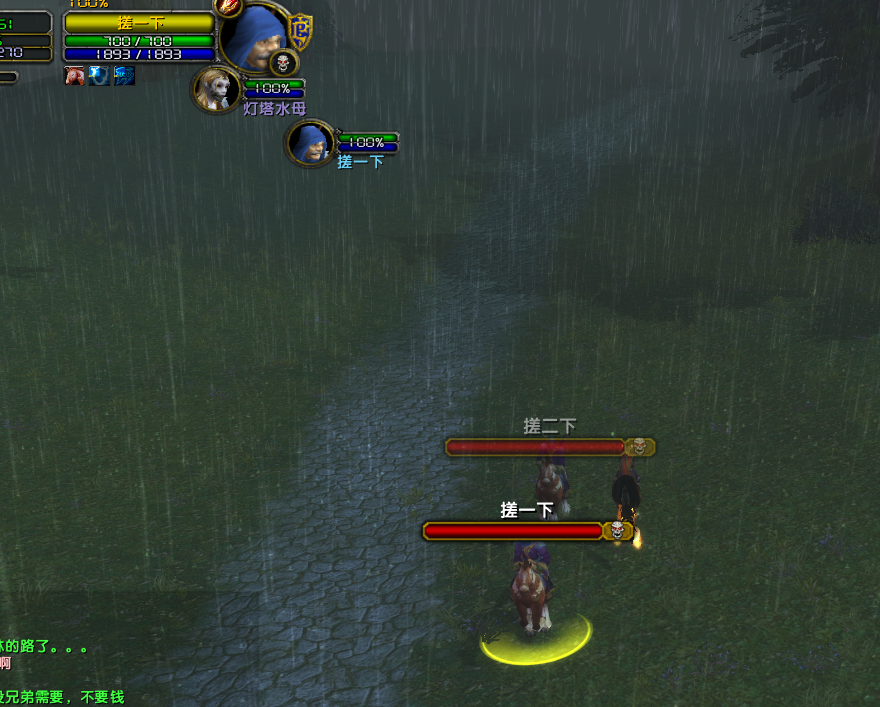Target the 搓一下 nameplate above the rider
The image size is (880, 707).
pos(513,530)
